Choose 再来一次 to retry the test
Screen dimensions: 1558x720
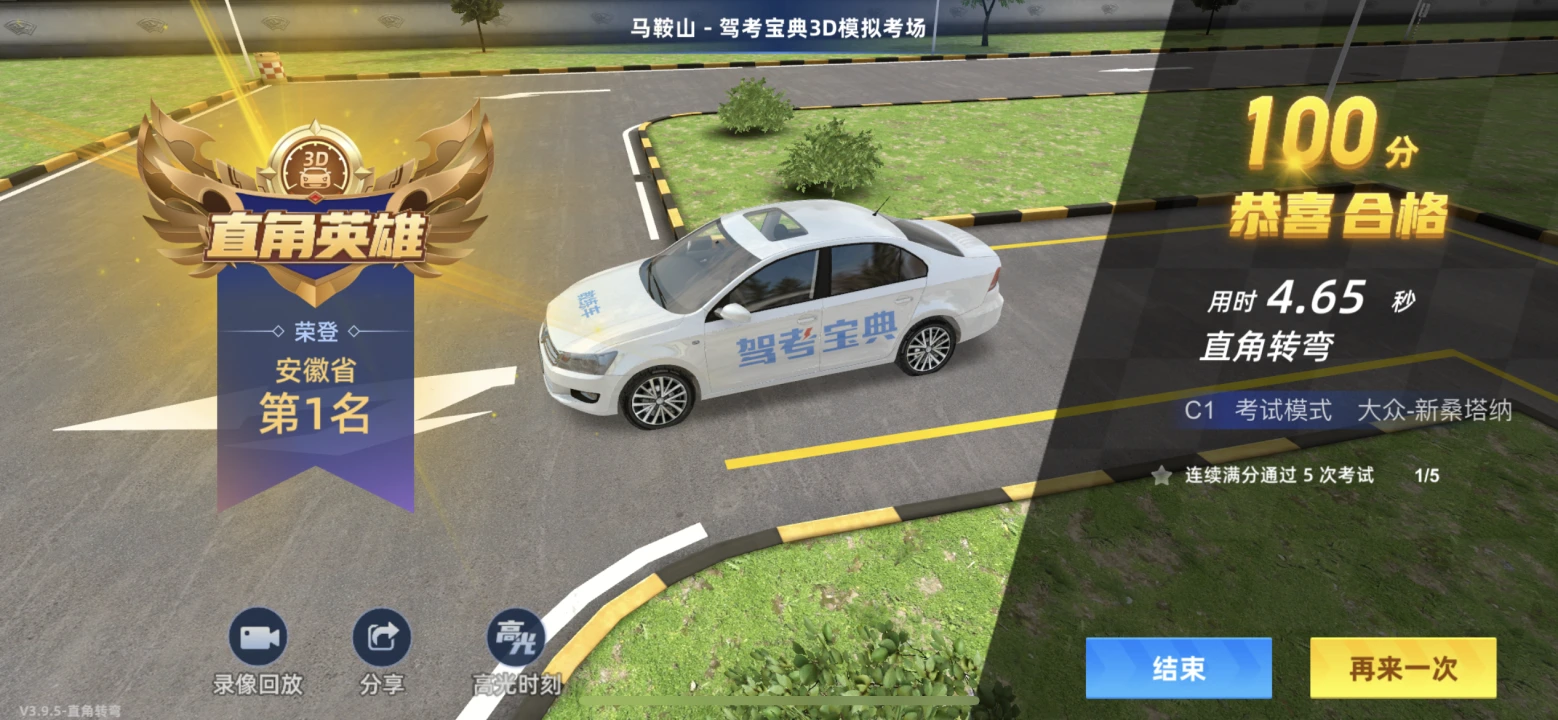[x=1402, y=668]
